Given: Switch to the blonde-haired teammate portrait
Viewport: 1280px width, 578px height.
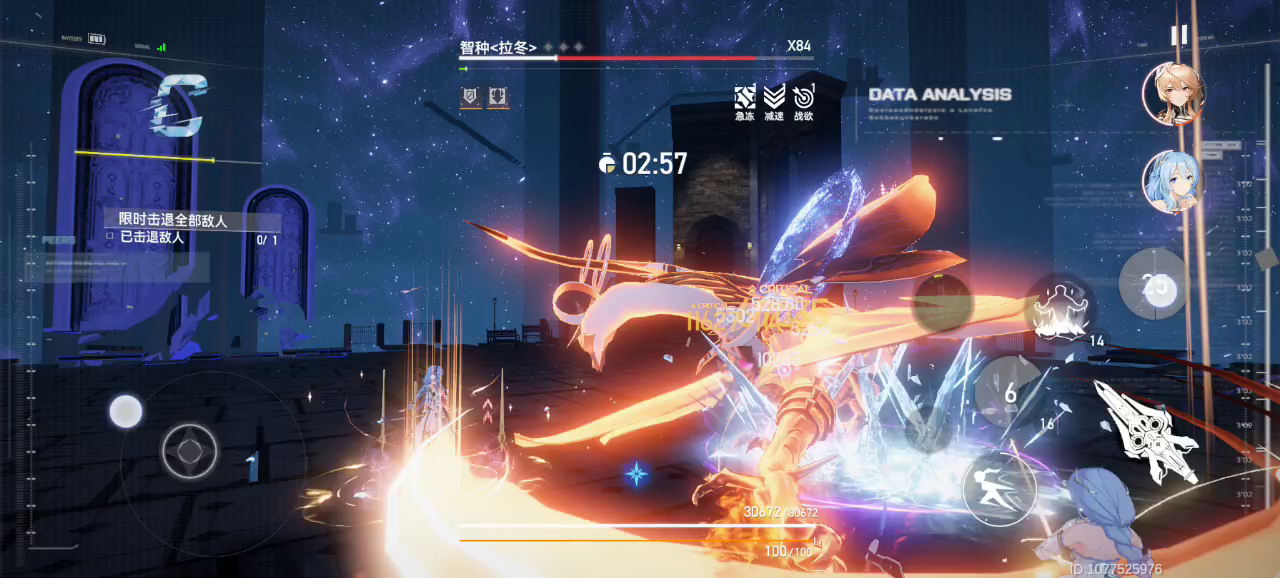Looking at the screenshot, I should point(1172,93).
